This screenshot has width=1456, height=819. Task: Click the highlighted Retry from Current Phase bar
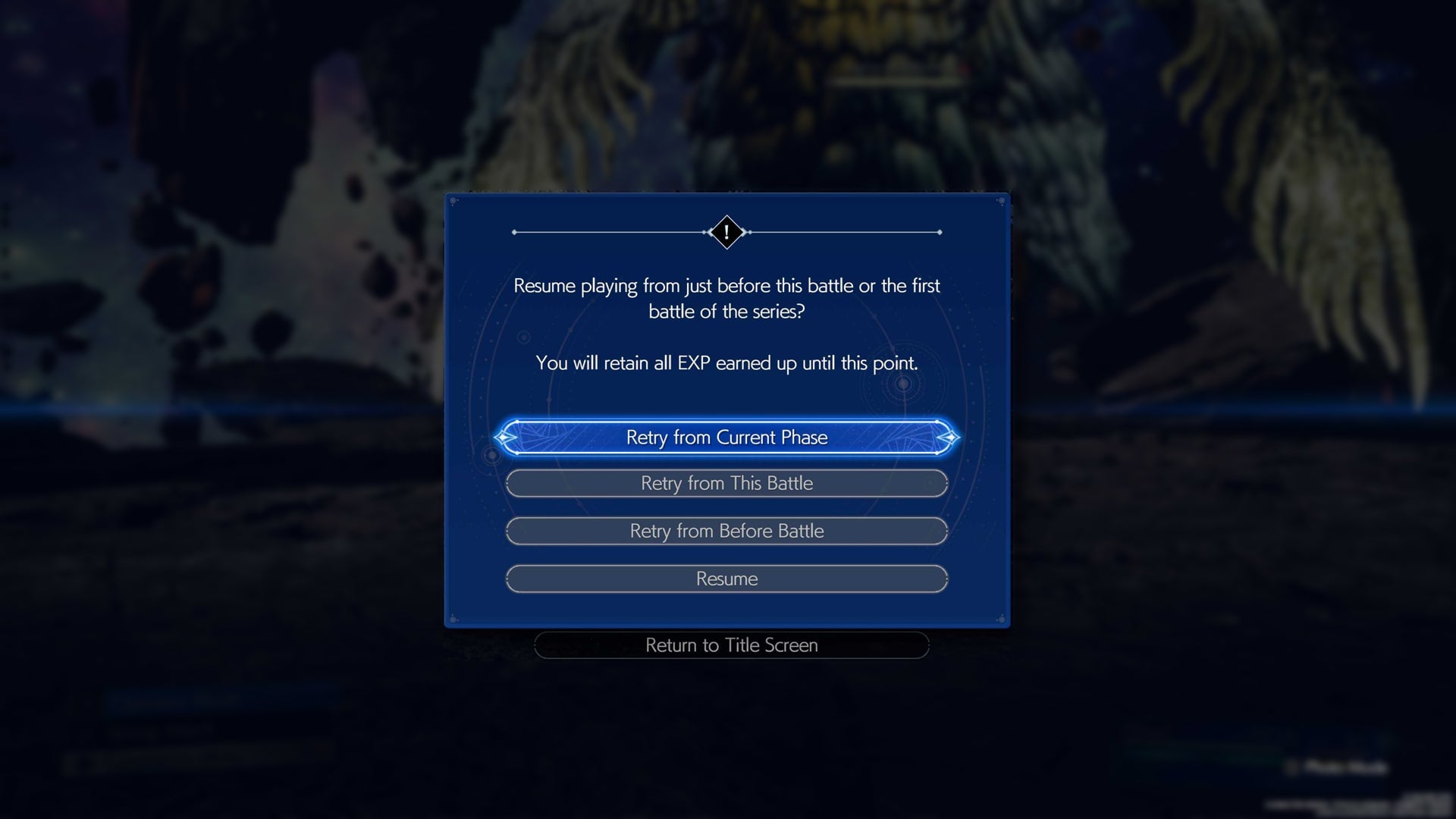726,438
